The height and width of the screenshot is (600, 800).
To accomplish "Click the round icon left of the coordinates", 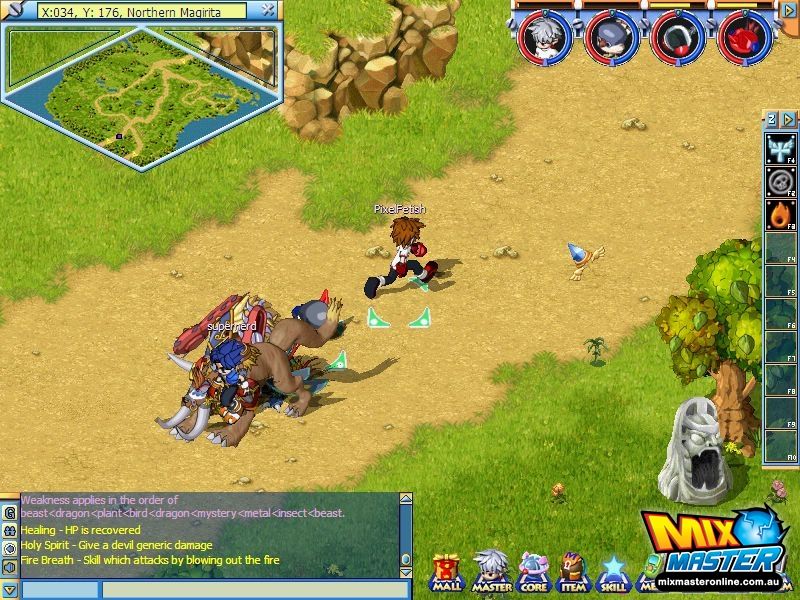I will click(17, 12).
